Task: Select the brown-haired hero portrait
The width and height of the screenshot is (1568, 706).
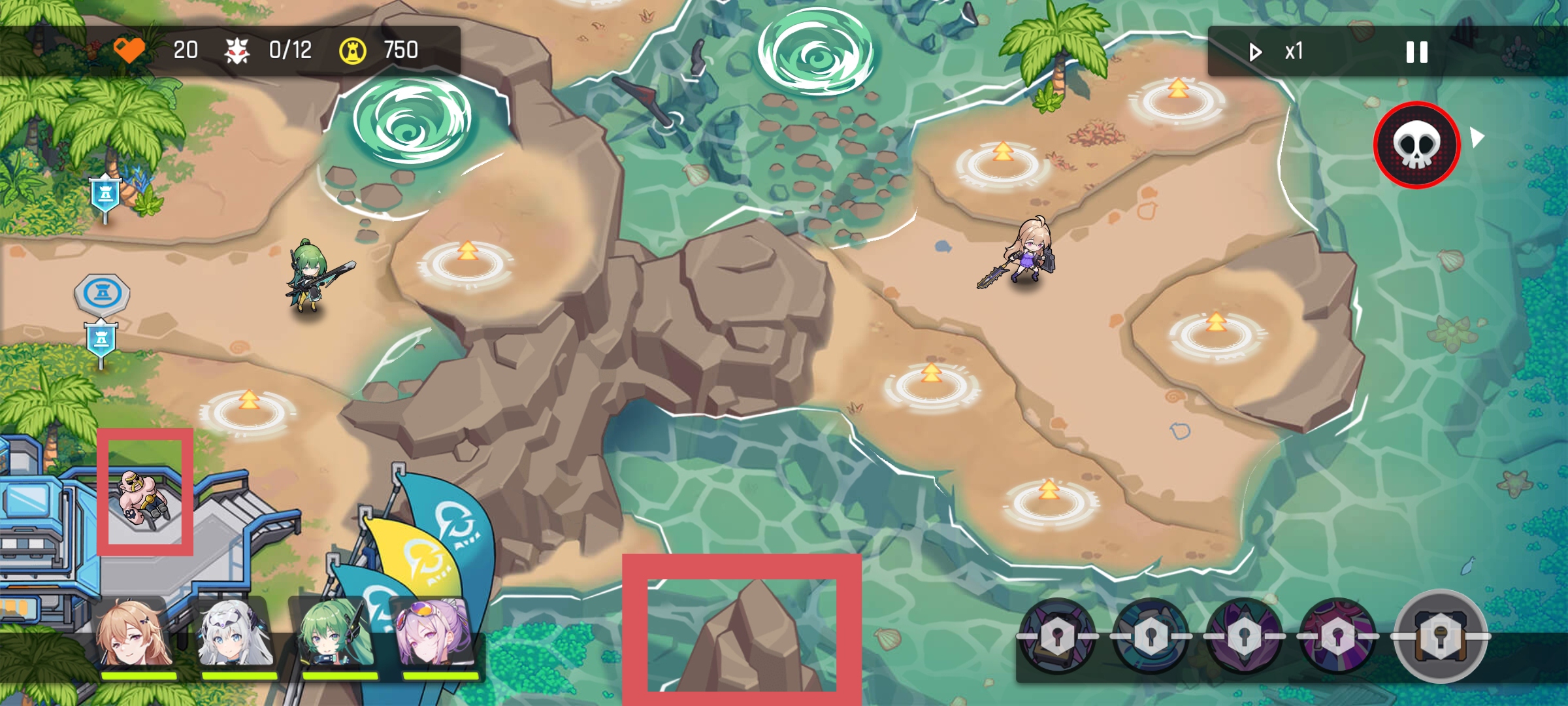Action: (135, 634)
